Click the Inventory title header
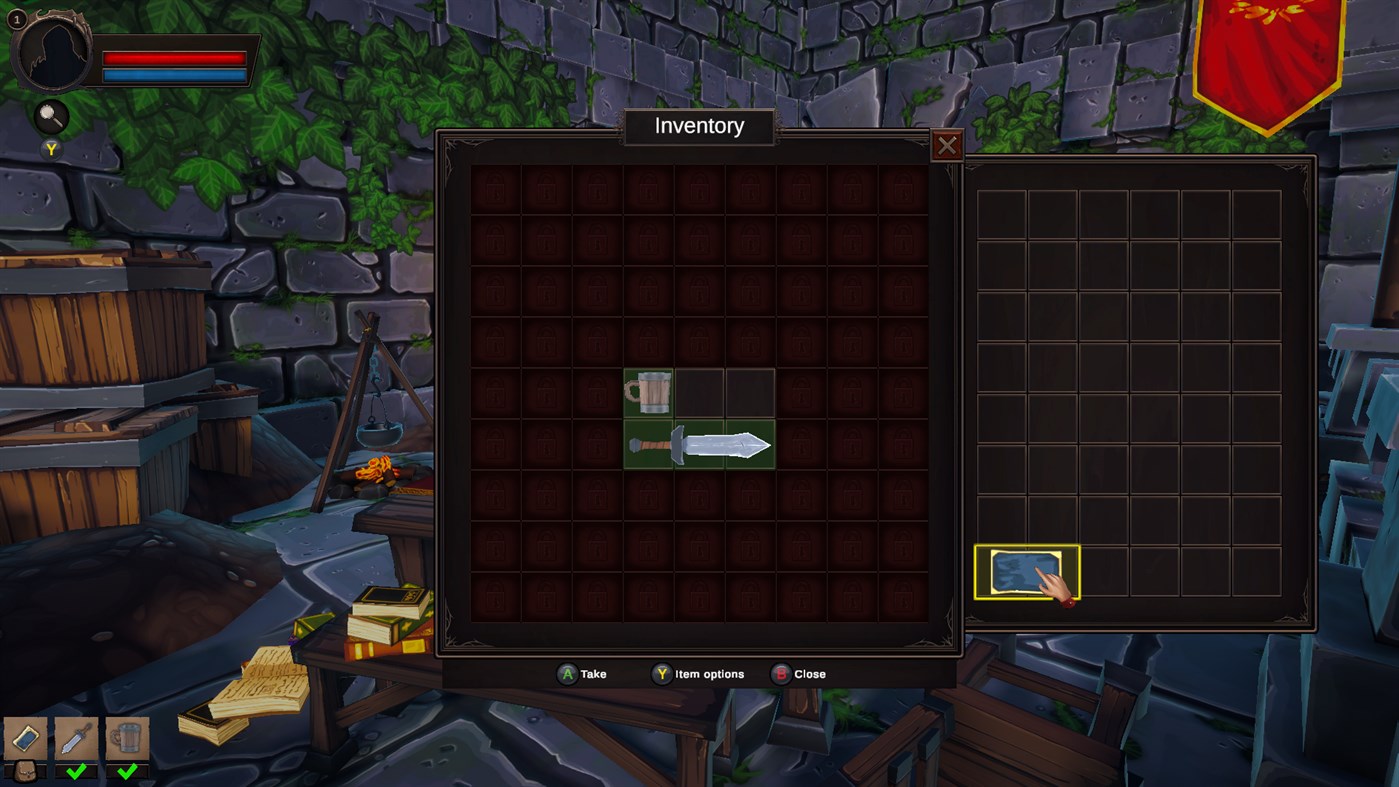The height and width of the screenshot is (787, 1399). pyautogui.click(x=699, y=126)
